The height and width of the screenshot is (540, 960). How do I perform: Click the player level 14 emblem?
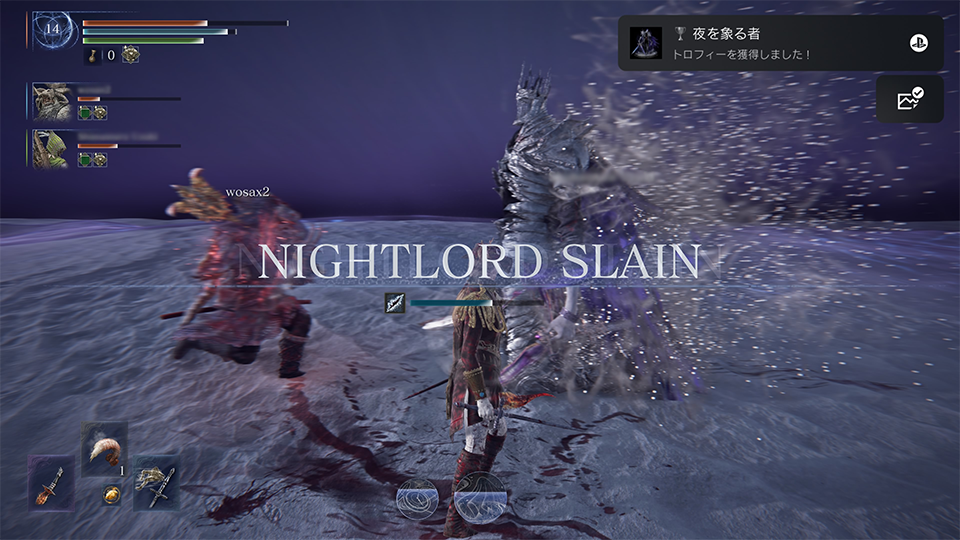[x=53, y=31]
